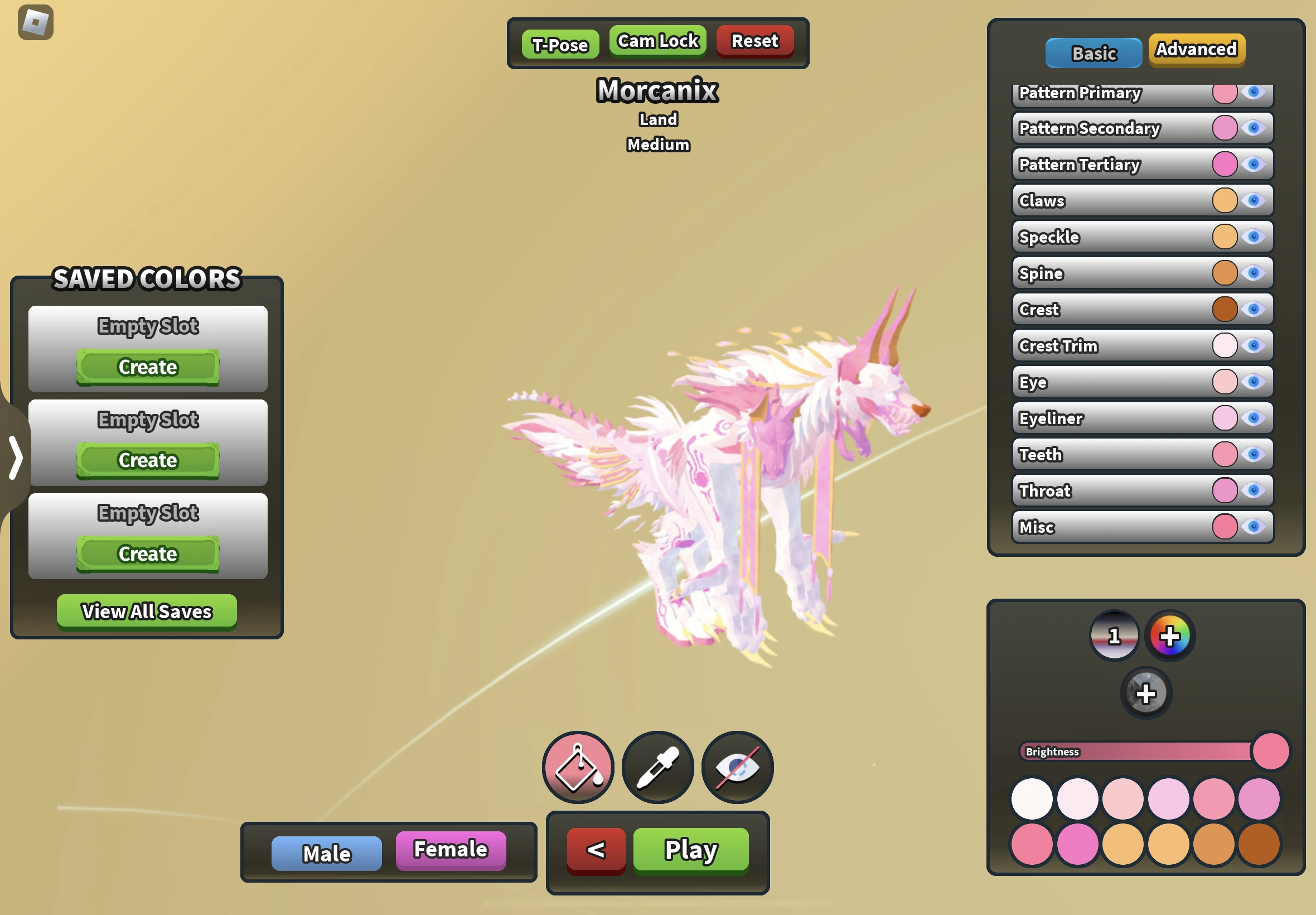Switch to the Advanced tab
The width and height of the screenshot is (1316, 915).
pyautogui.click(x=1196, y=50)
